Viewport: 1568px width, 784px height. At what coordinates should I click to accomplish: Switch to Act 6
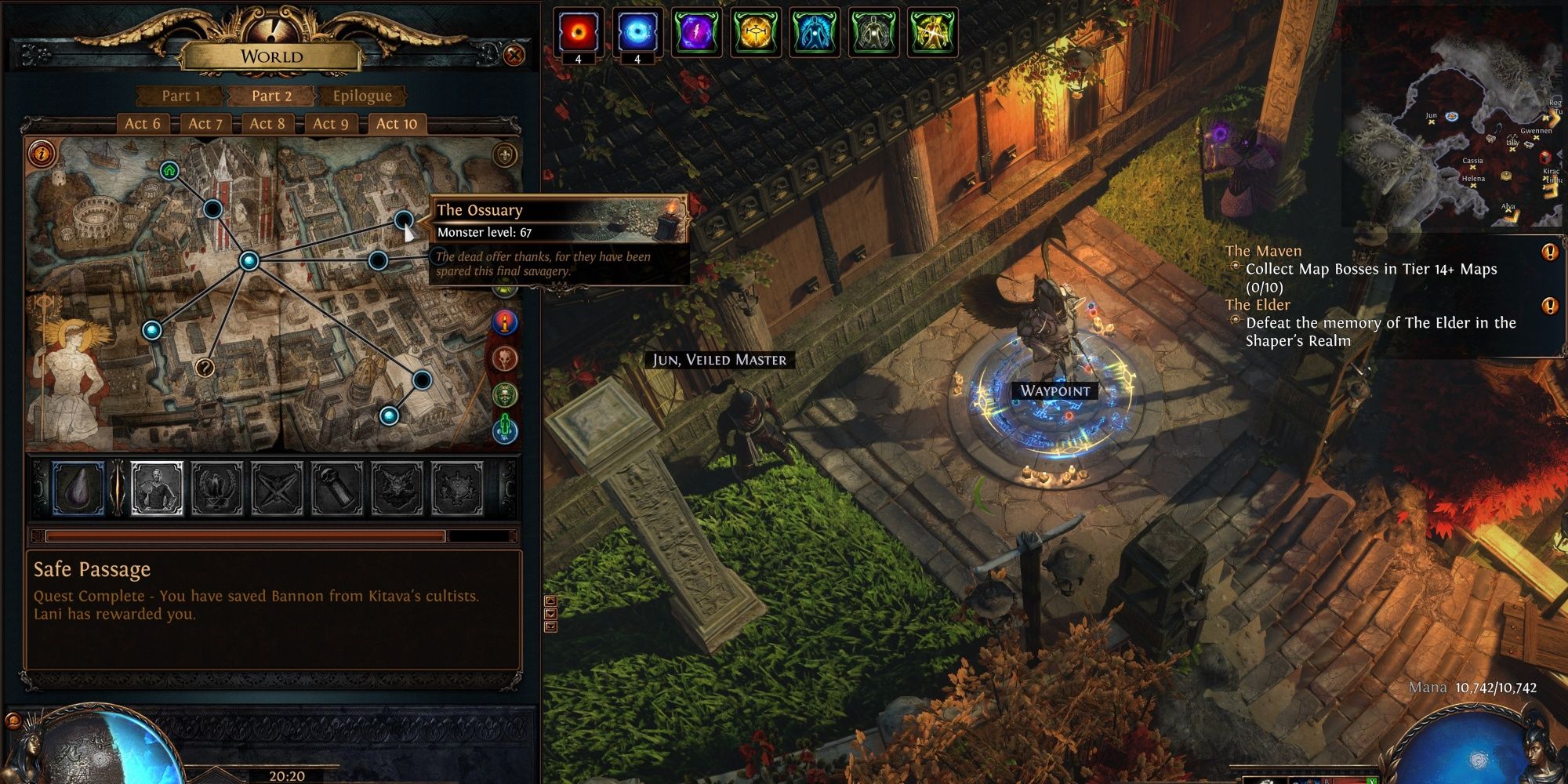[x=142, y=123]
